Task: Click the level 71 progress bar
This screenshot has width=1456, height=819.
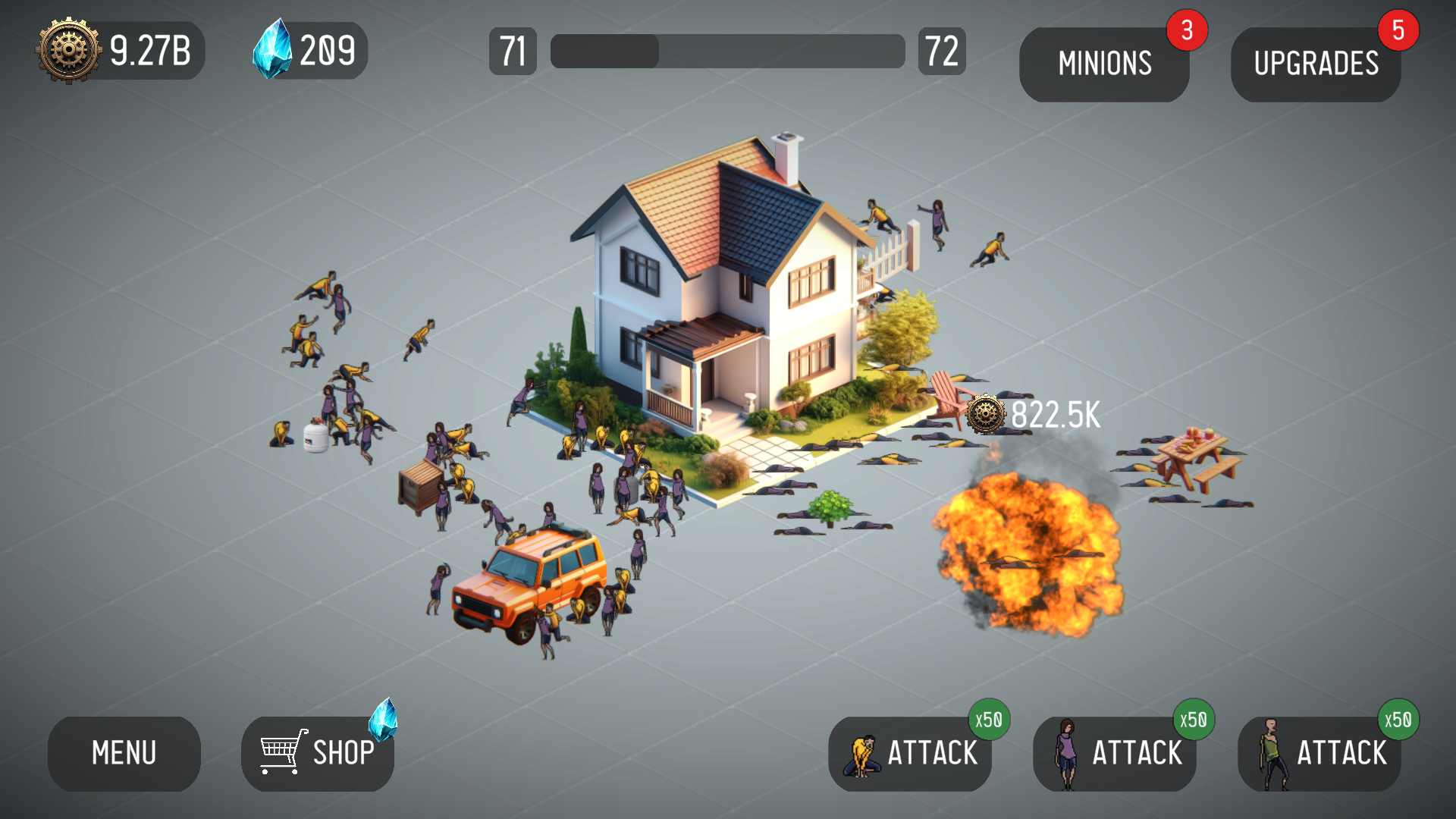Action: pos(726,50)
